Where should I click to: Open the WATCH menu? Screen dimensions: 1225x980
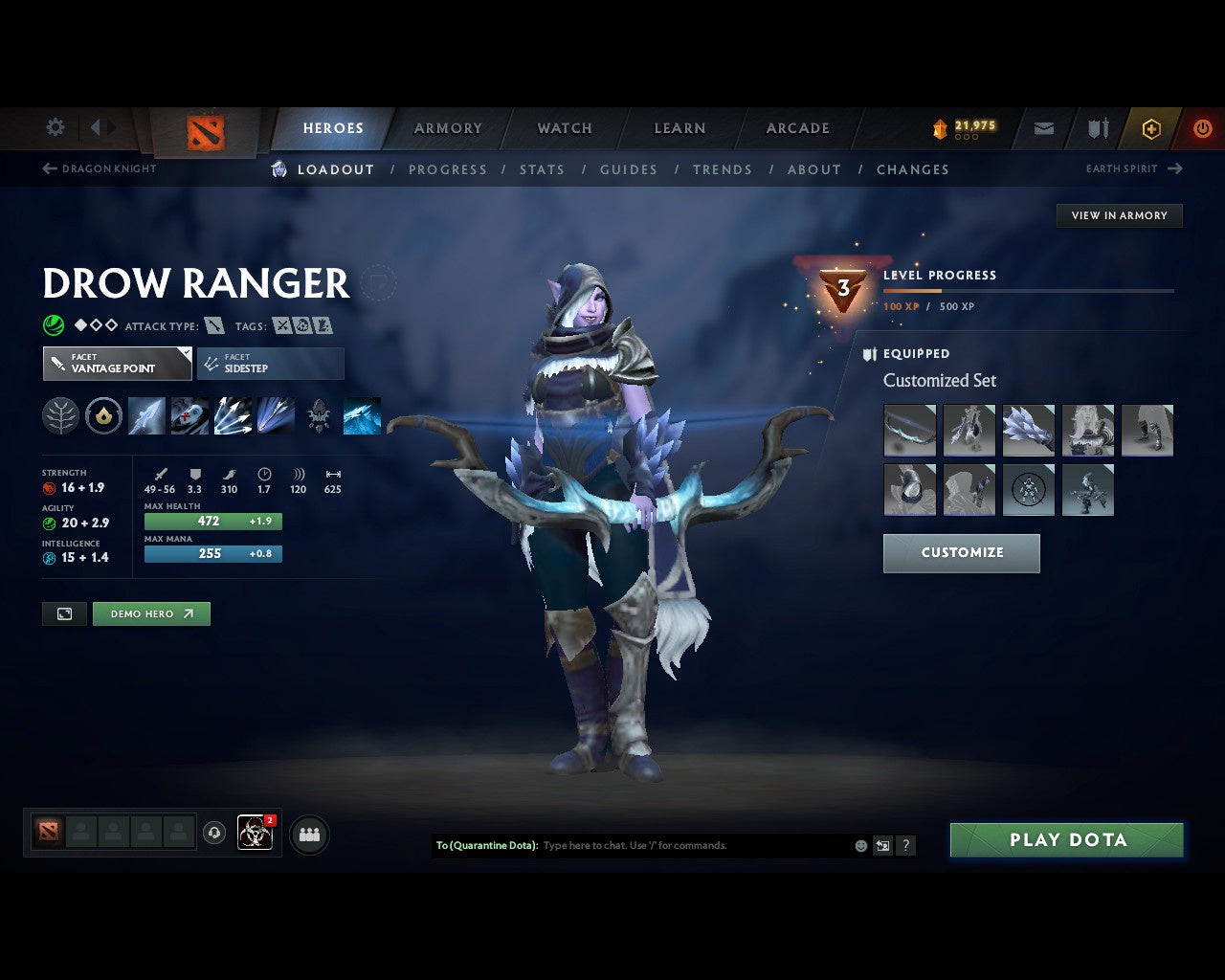[564, 127]
